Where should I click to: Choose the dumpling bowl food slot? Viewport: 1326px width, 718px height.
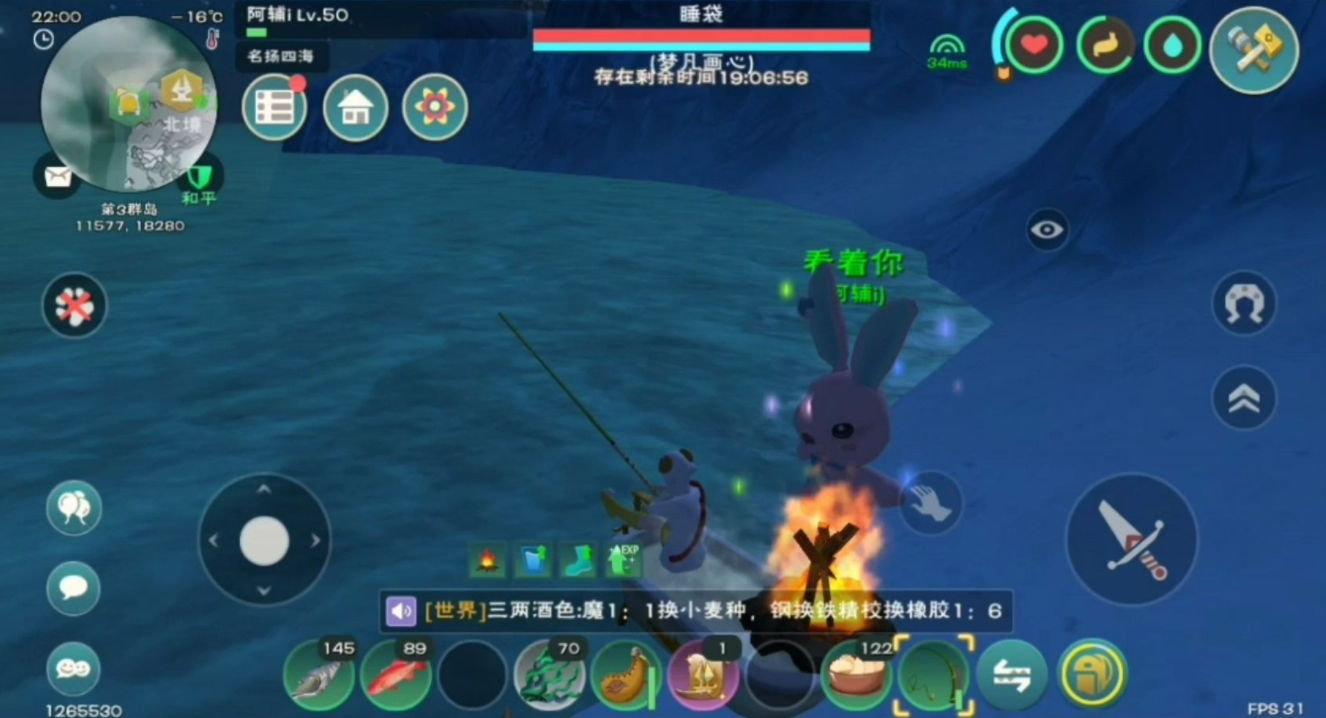pyautogui.click(x=856, y=676)
